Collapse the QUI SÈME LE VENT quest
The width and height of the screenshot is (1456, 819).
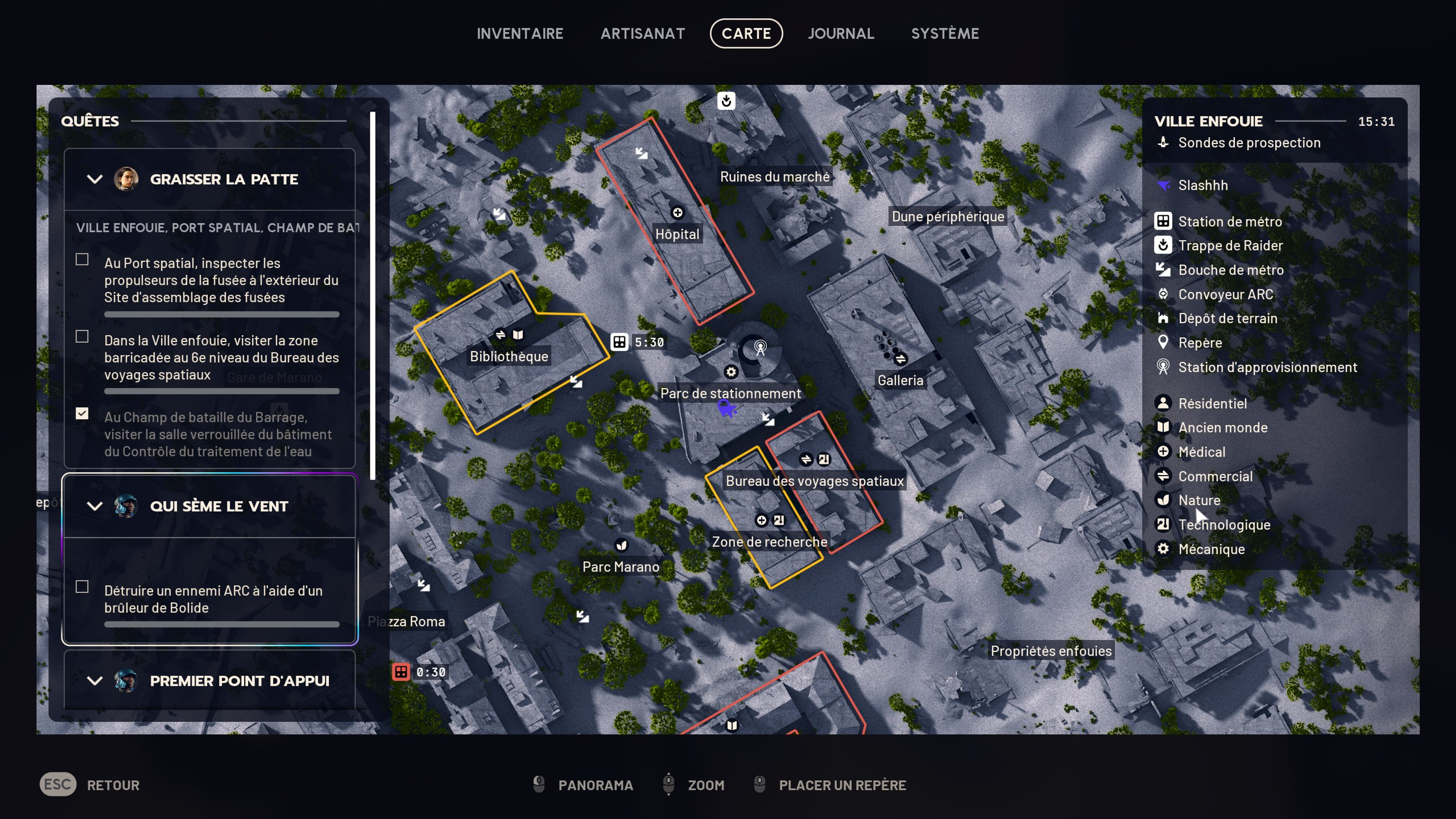pyautogui.click(x=94, y=506)
